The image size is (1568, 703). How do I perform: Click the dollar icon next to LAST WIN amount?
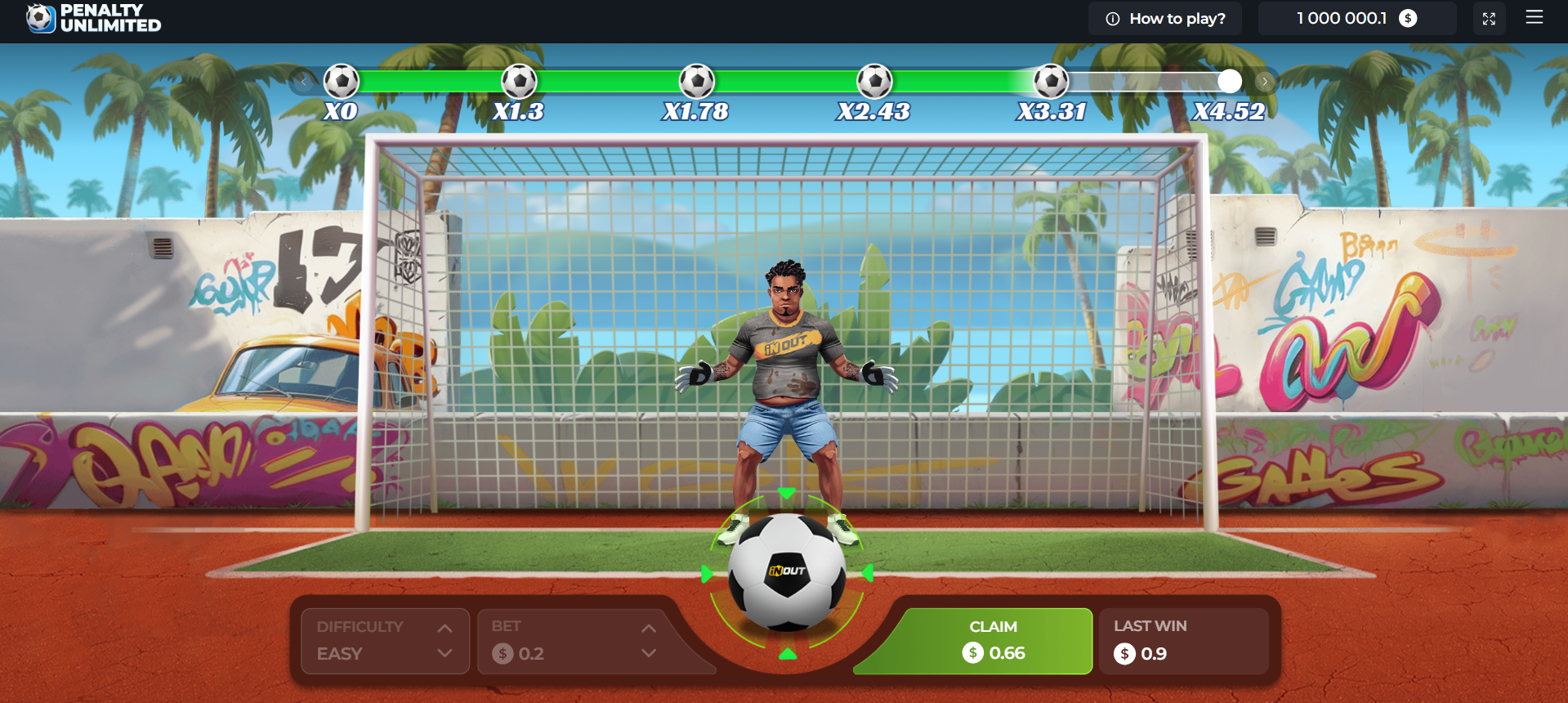click(x=1124, y=653)
